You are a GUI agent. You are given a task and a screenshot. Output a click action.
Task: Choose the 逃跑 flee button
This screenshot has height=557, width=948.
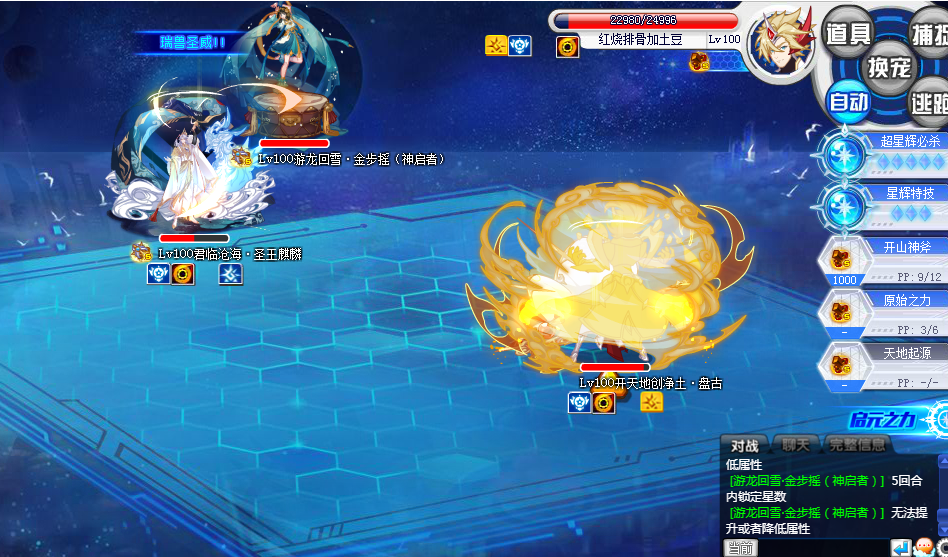click(930, 101)
